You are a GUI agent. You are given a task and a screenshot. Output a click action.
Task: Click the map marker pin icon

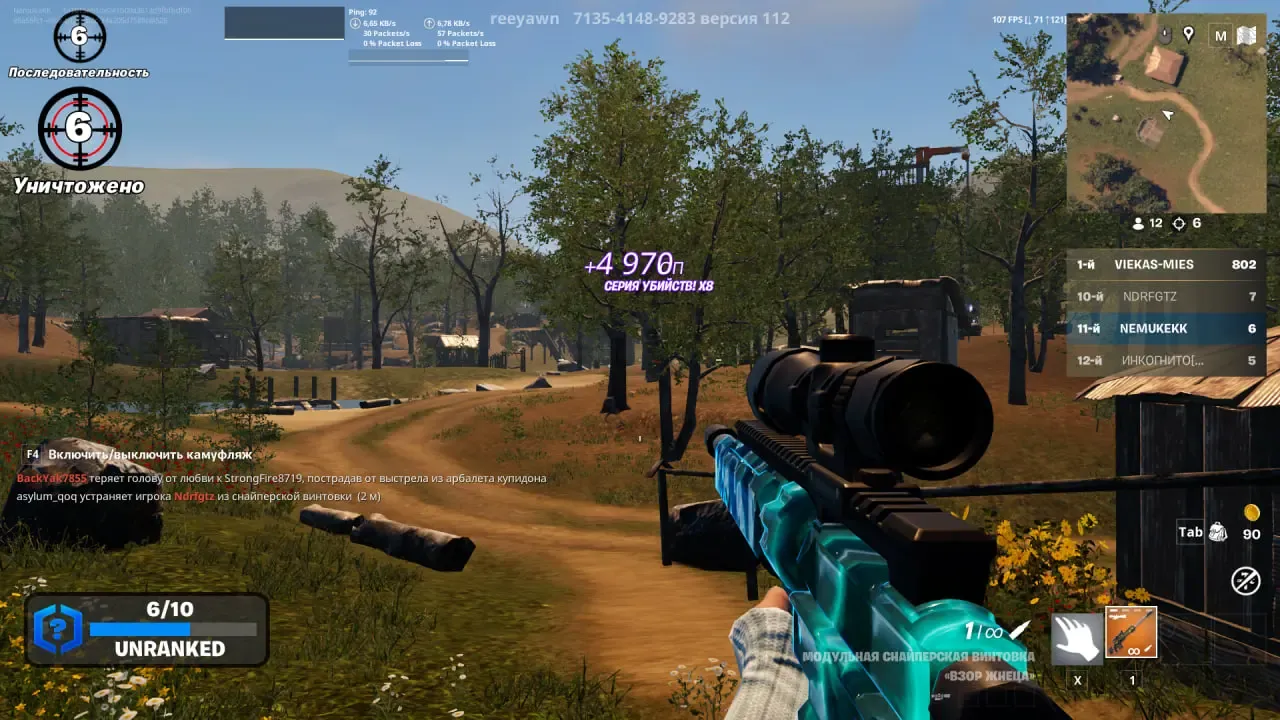[1188, 35]
